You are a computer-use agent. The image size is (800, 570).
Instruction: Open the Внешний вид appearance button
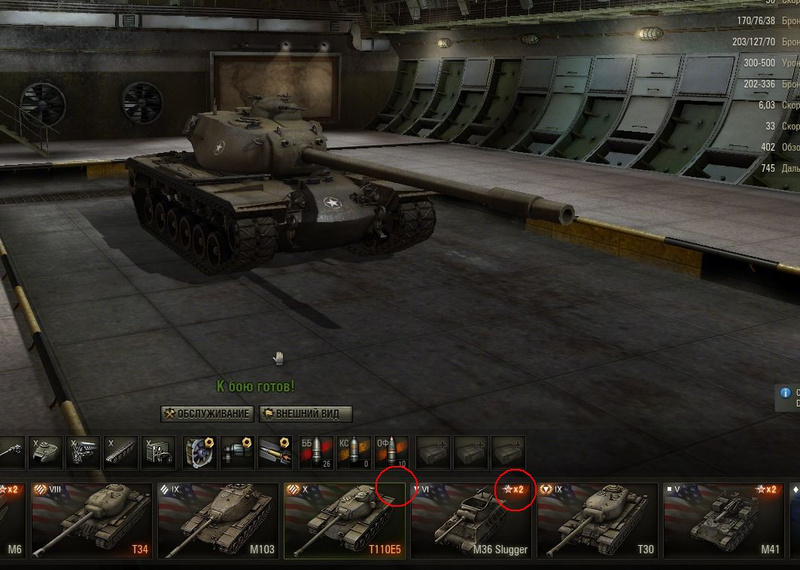[x=306, y=413]
